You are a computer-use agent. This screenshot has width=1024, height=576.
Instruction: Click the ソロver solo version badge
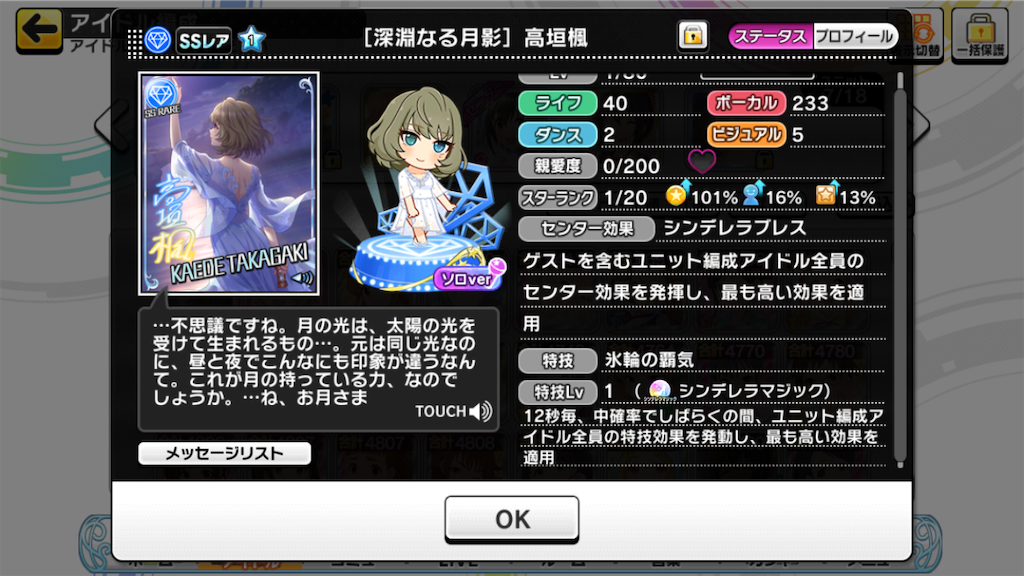pos(467,279)
